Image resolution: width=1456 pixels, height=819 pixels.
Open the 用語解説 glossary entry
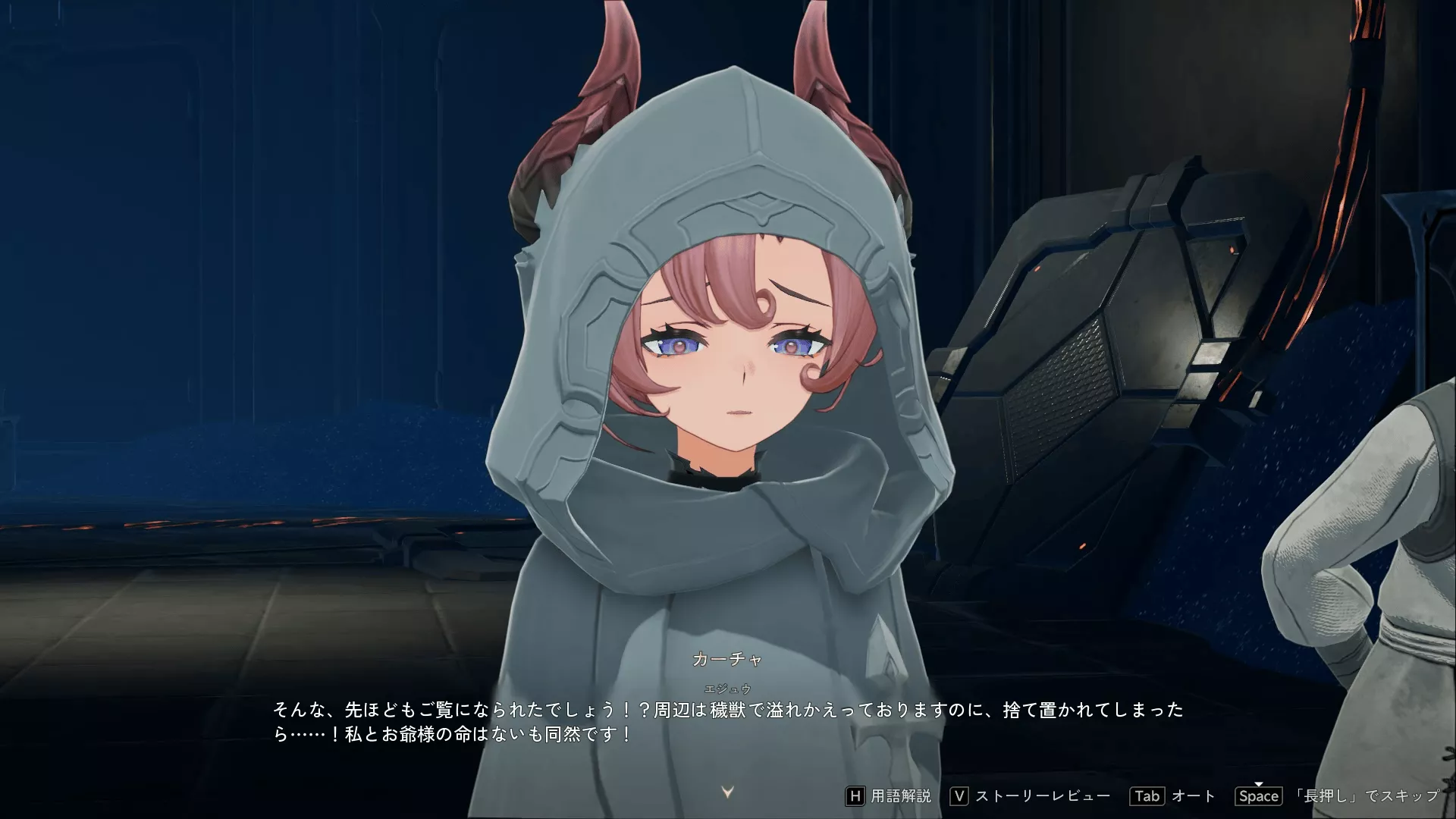(x=902, y=796)
